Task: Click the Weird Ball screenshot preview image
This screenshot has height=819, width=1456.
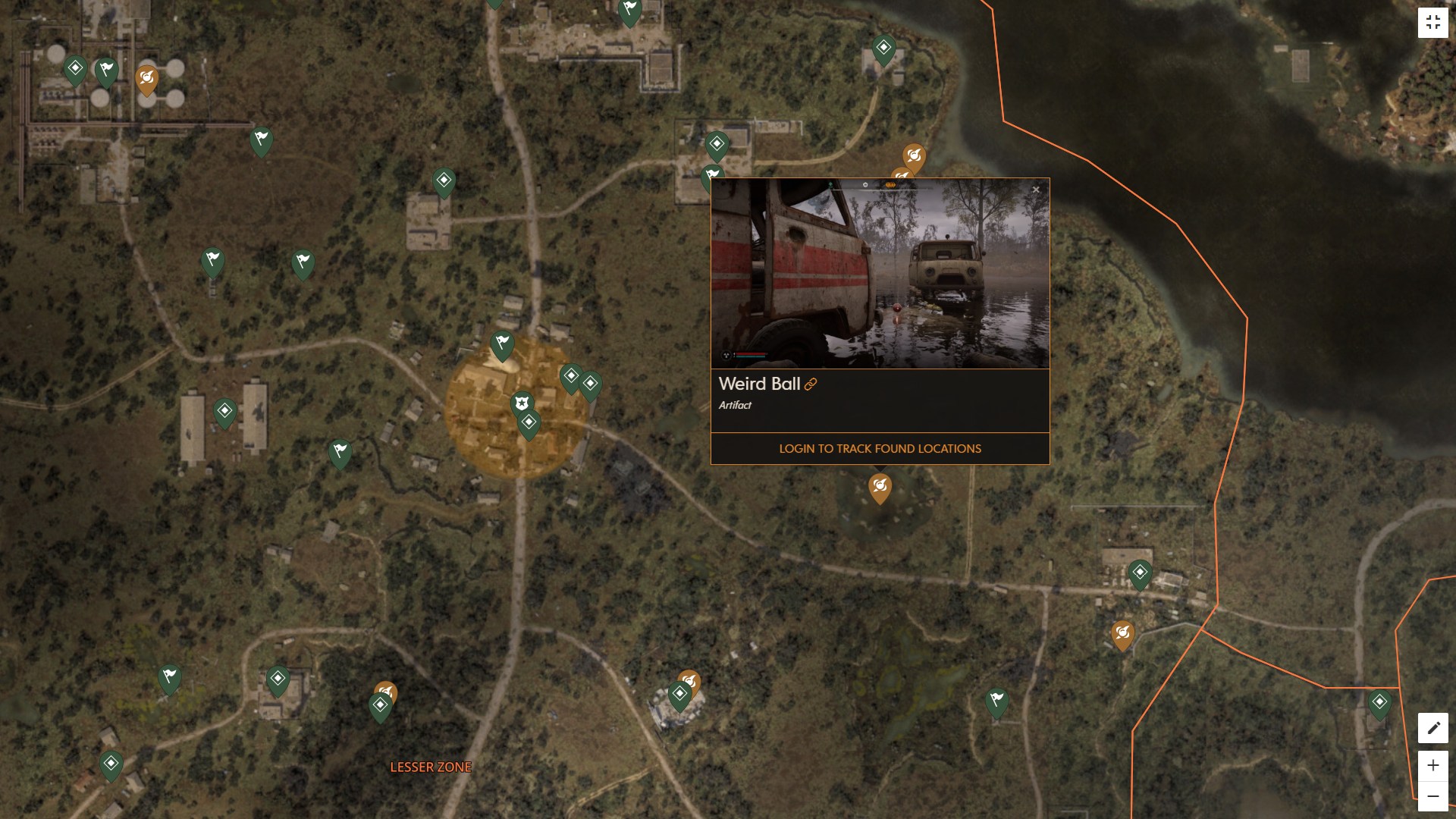Action: [880, 273]
